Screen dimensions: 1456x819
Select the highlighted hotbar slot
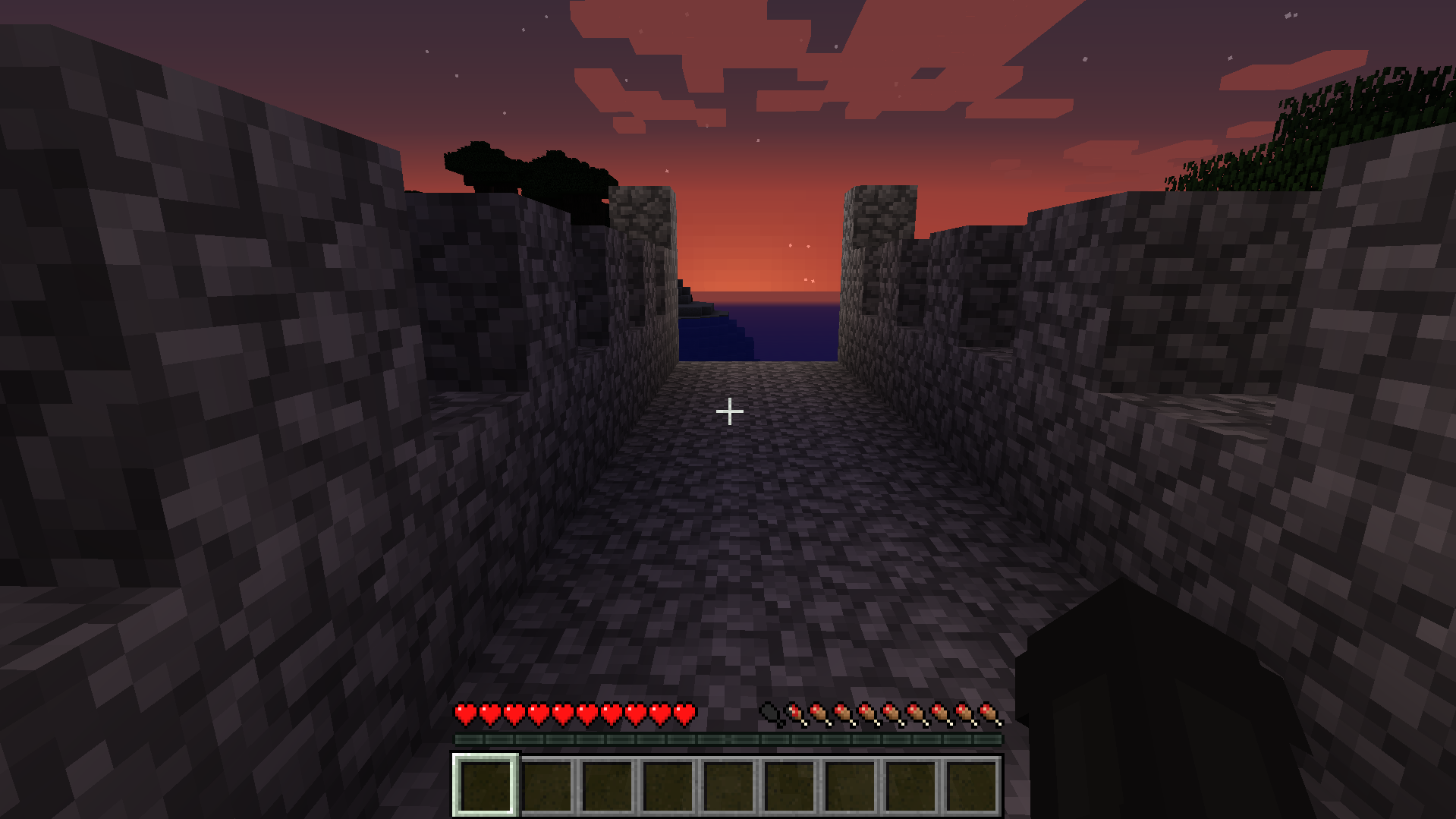486,785
